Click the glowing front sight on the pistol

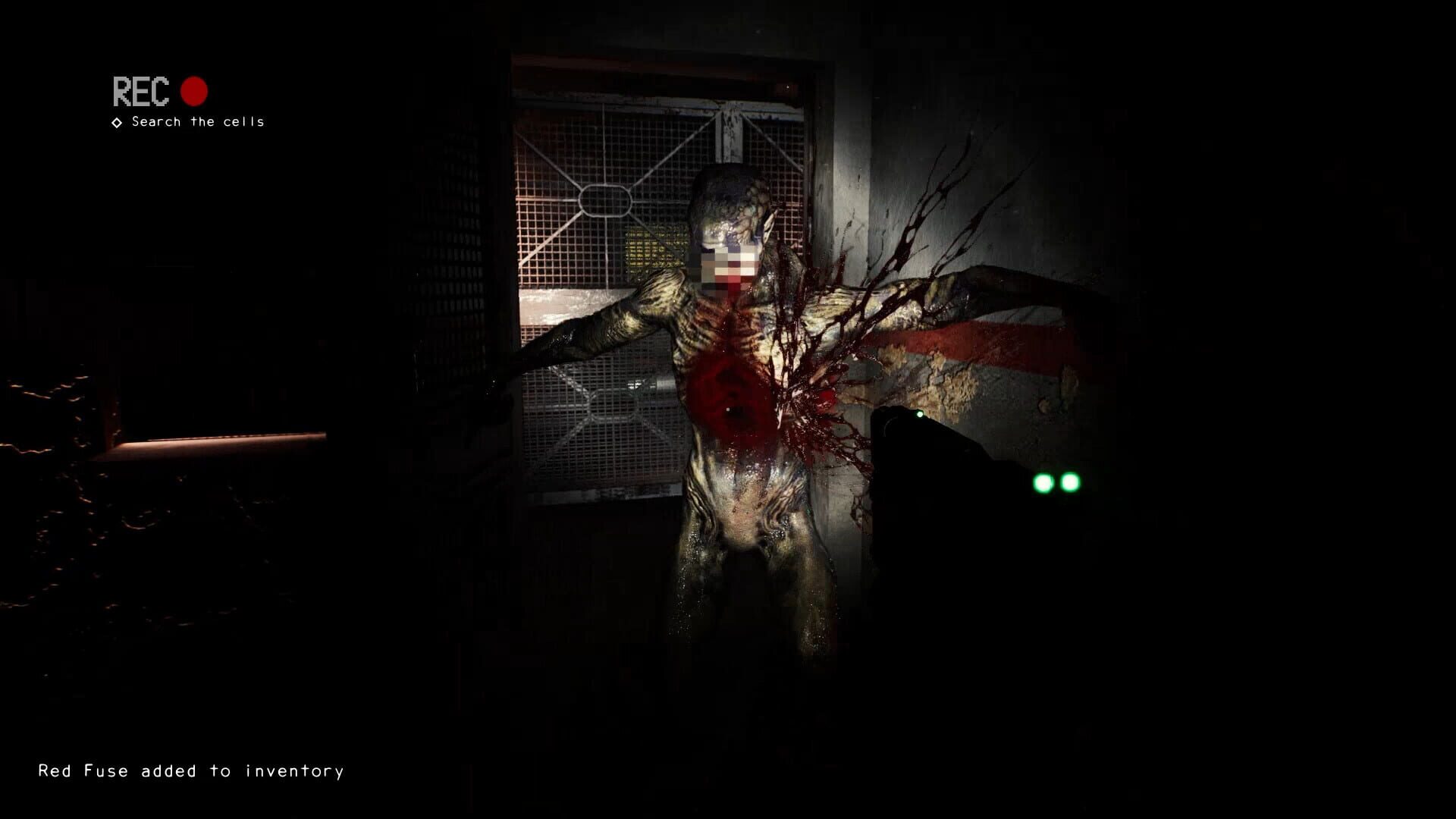918,415
